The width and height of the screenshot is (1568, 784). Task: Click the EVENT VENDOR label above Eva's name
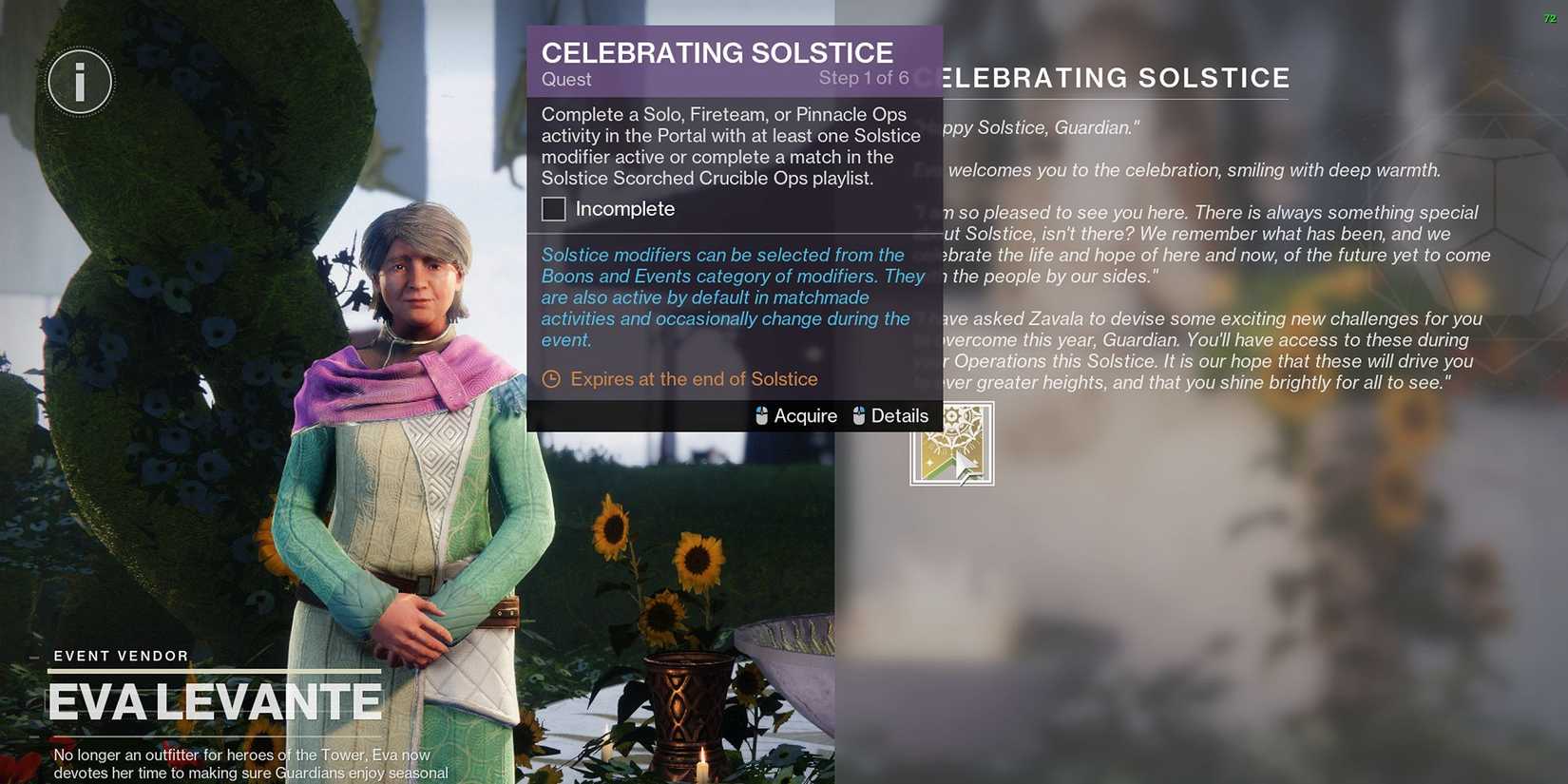coord(119,656)
